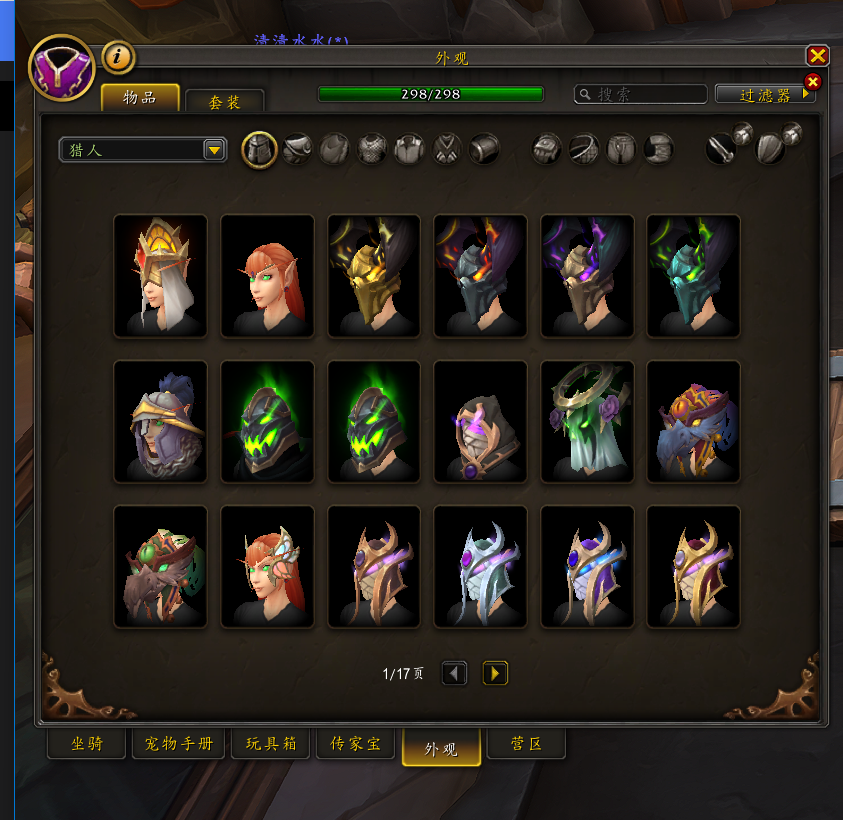The image size is (843, 820).
Task: Select the 物品 (Items) tab
Action: tap(140, 97)
